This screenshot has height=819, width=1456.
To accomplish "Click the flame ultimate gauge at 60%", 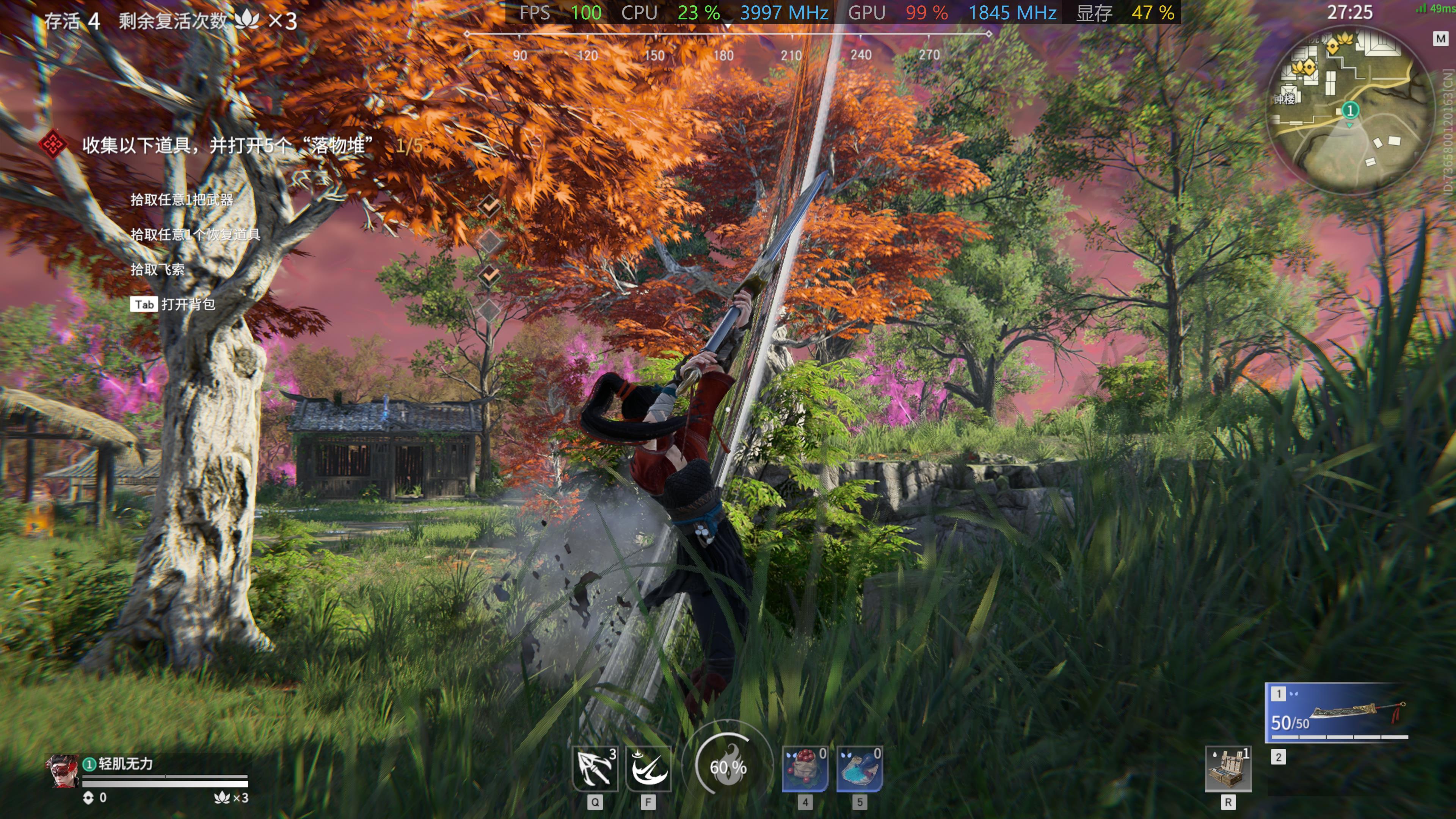I will coord(728,766).
